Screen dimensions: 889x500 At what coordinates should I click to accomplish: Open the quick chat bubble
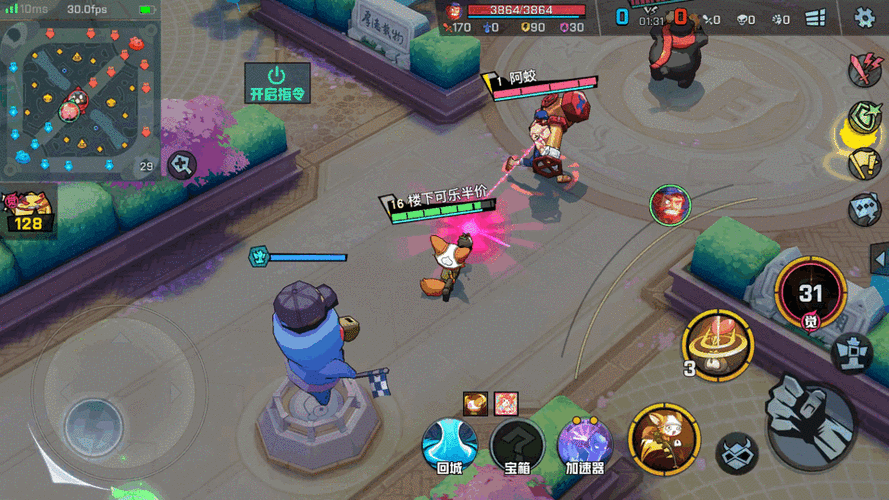click(x=864, y=209)
